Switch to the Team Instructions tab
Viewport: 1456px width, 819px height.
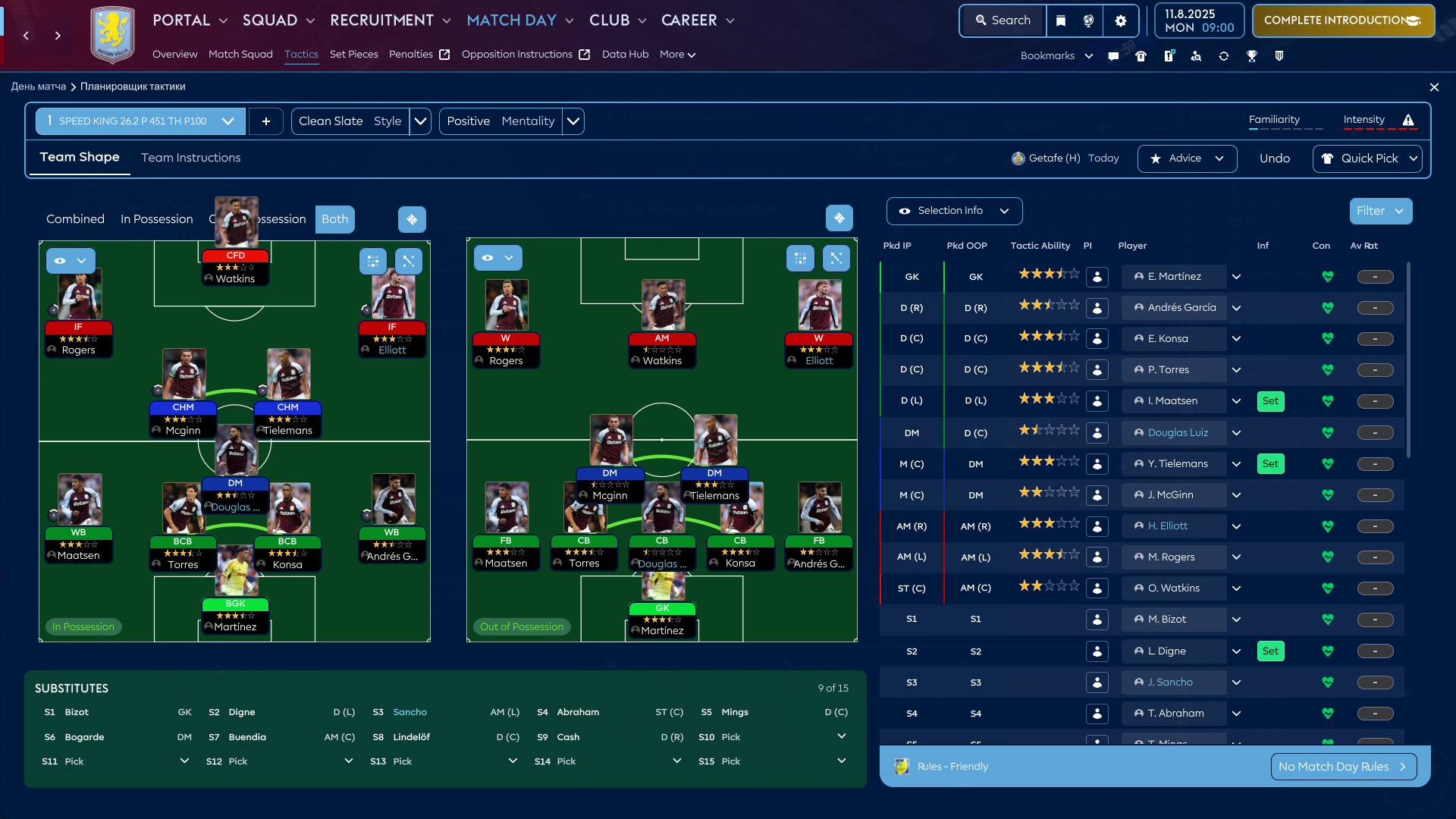click(x=190, y=158)
